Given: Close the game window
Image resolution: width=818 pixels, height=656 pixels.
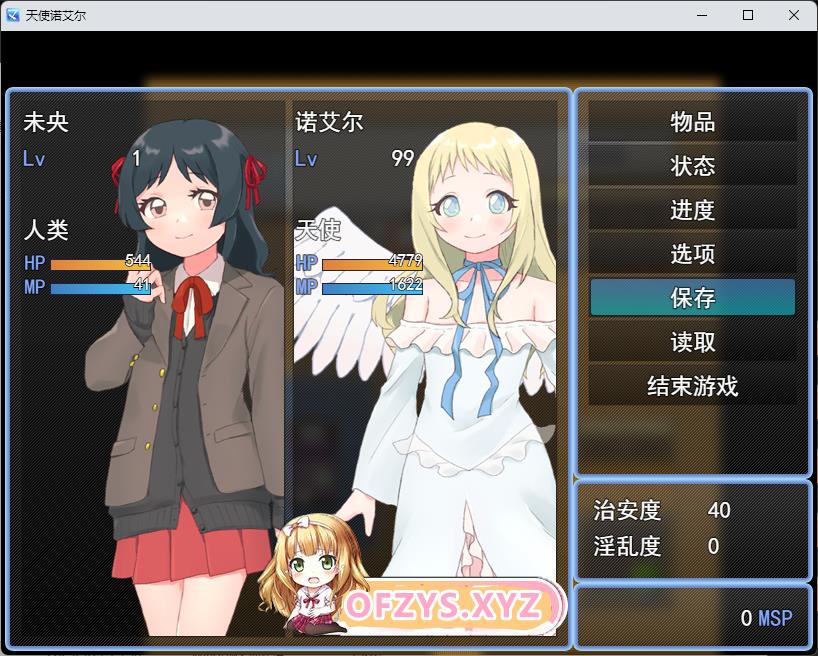Looking at the screenshot, I should 794,15.
